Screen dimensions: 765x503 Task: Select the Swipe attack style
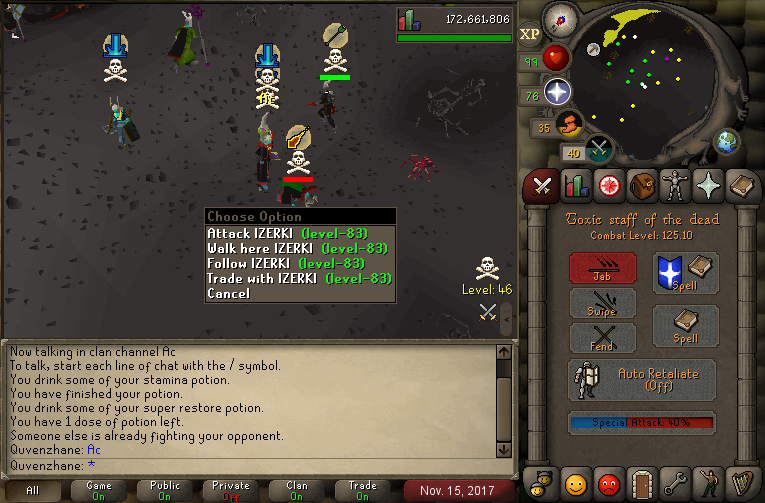pyautogui.click(x=602, y=302)
